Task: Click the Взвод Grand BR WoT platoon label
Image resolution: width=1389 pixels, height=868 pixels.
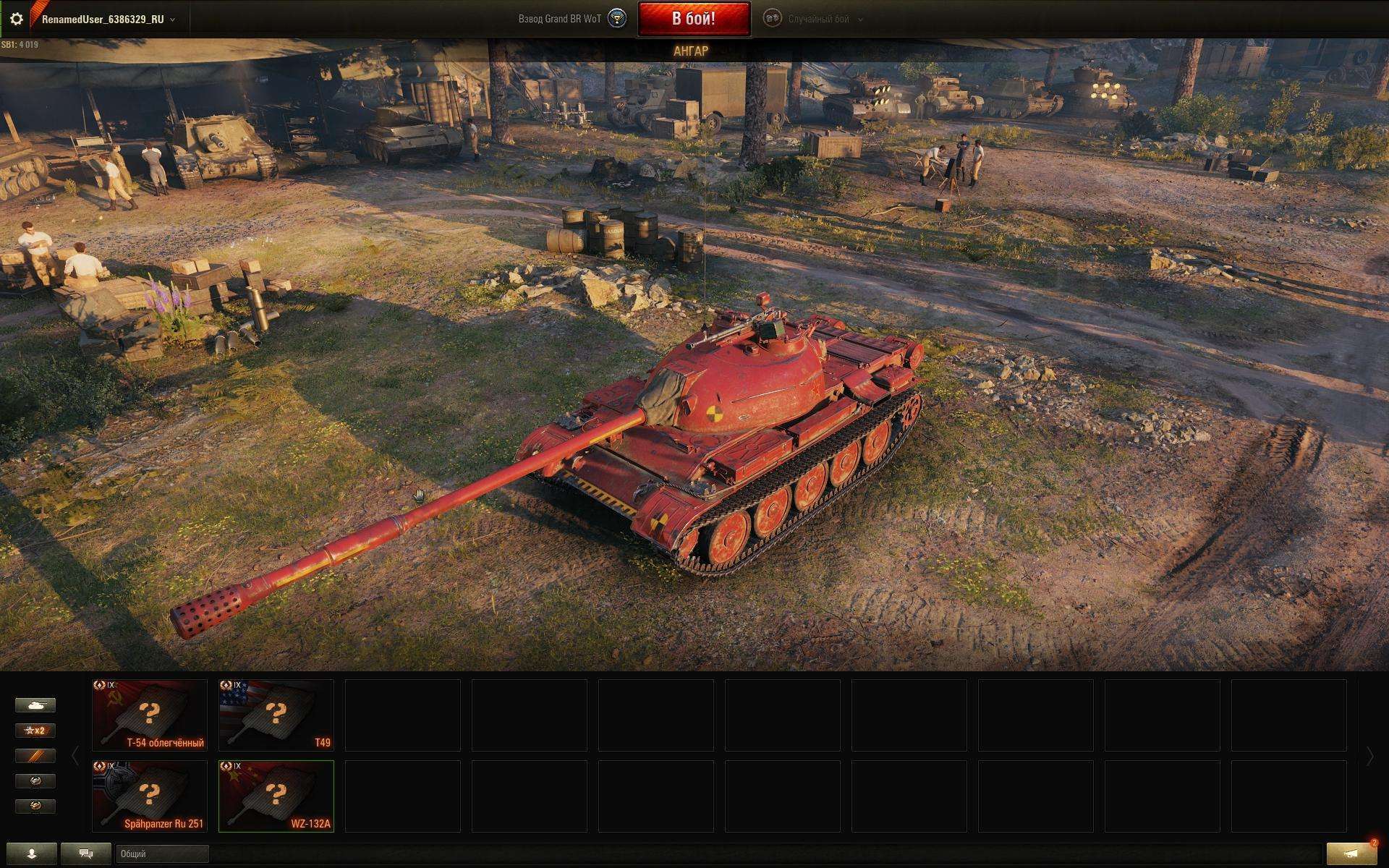Action: pos(559,19)
